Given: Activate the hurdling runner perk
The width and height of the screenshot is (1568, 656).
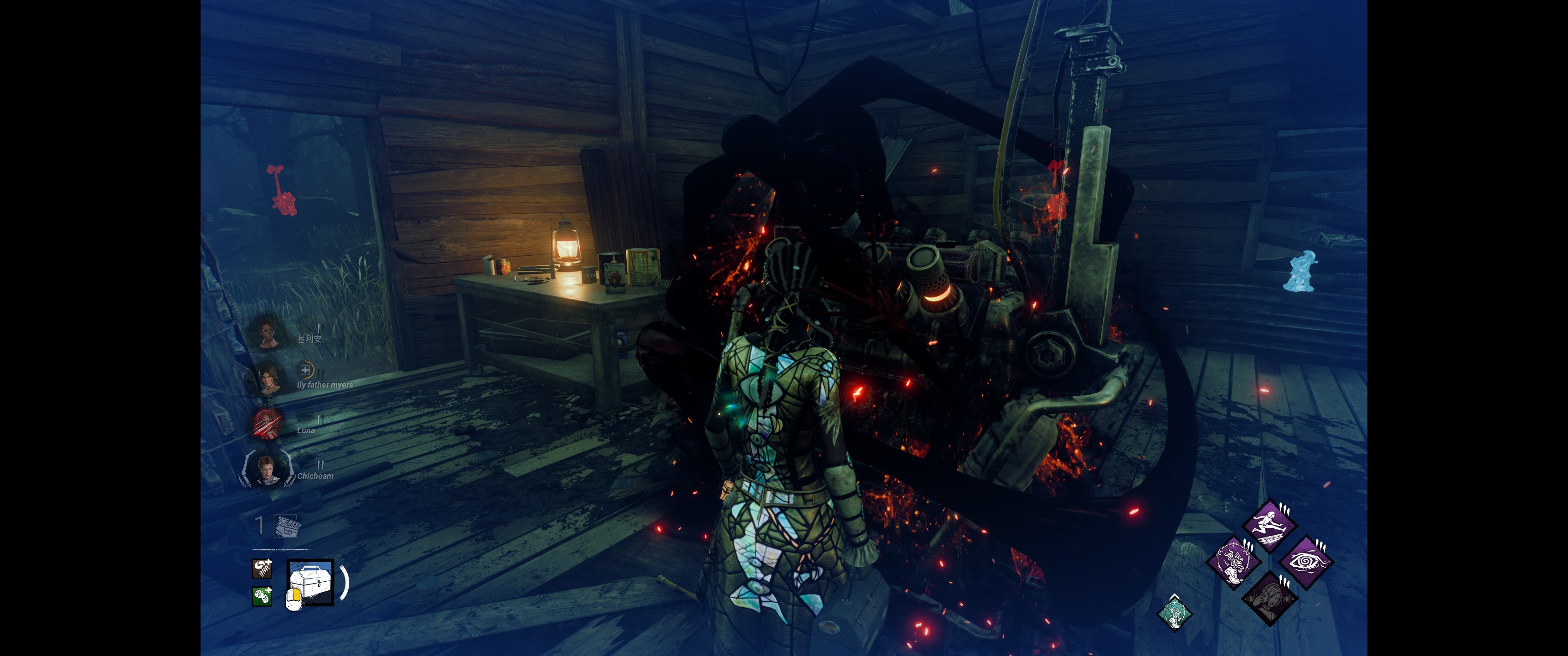Looking at the screenshot, I should pos(1269,526).
